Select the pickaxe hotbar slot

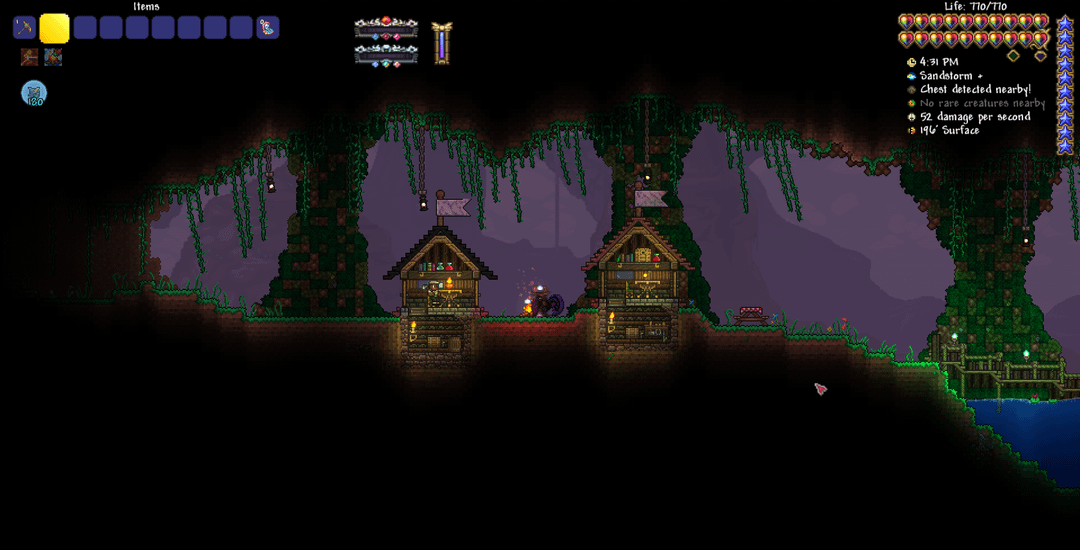pyautogui.click(x=24, y=28)
